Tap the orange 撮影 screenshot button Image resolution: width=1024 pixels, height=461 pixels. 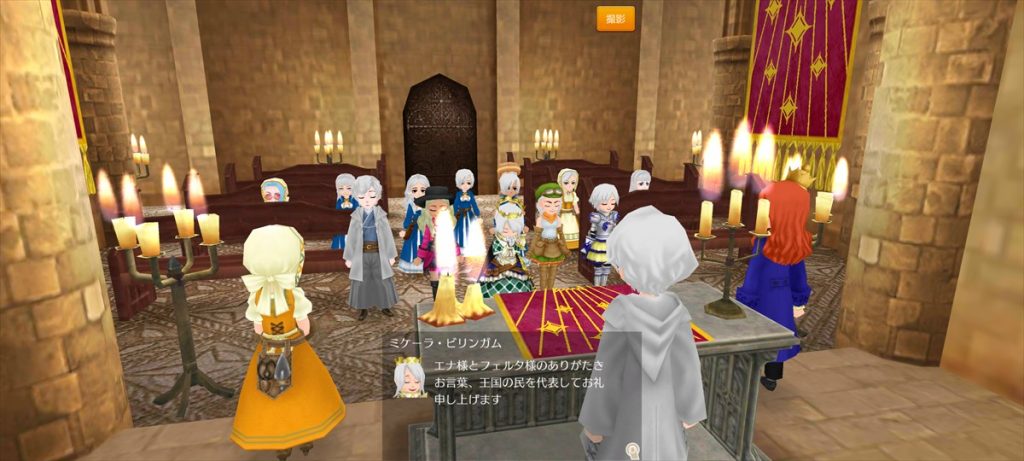pos(615,18)
